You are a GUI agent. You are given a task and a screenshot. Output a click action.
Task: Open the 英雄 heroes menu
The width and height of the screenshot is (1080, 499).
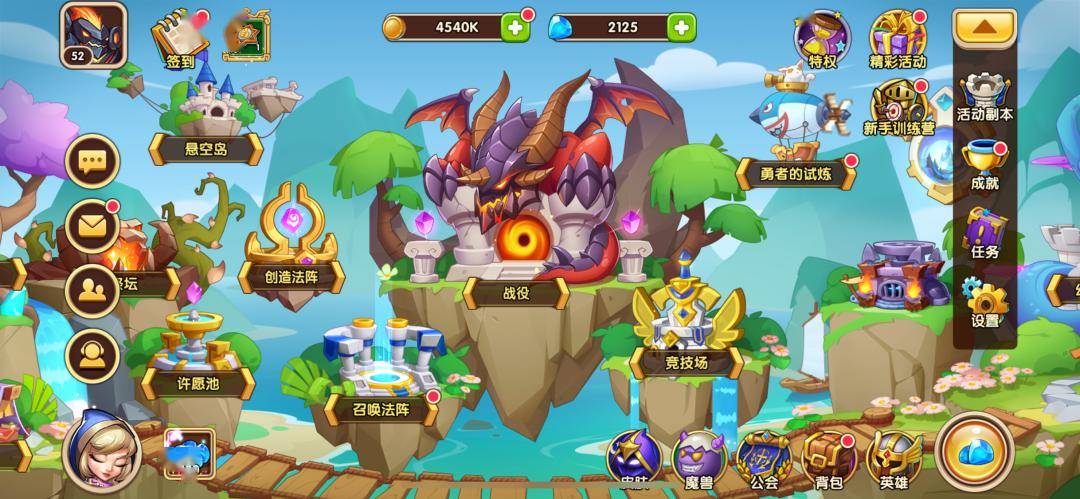tap(893, 457)
